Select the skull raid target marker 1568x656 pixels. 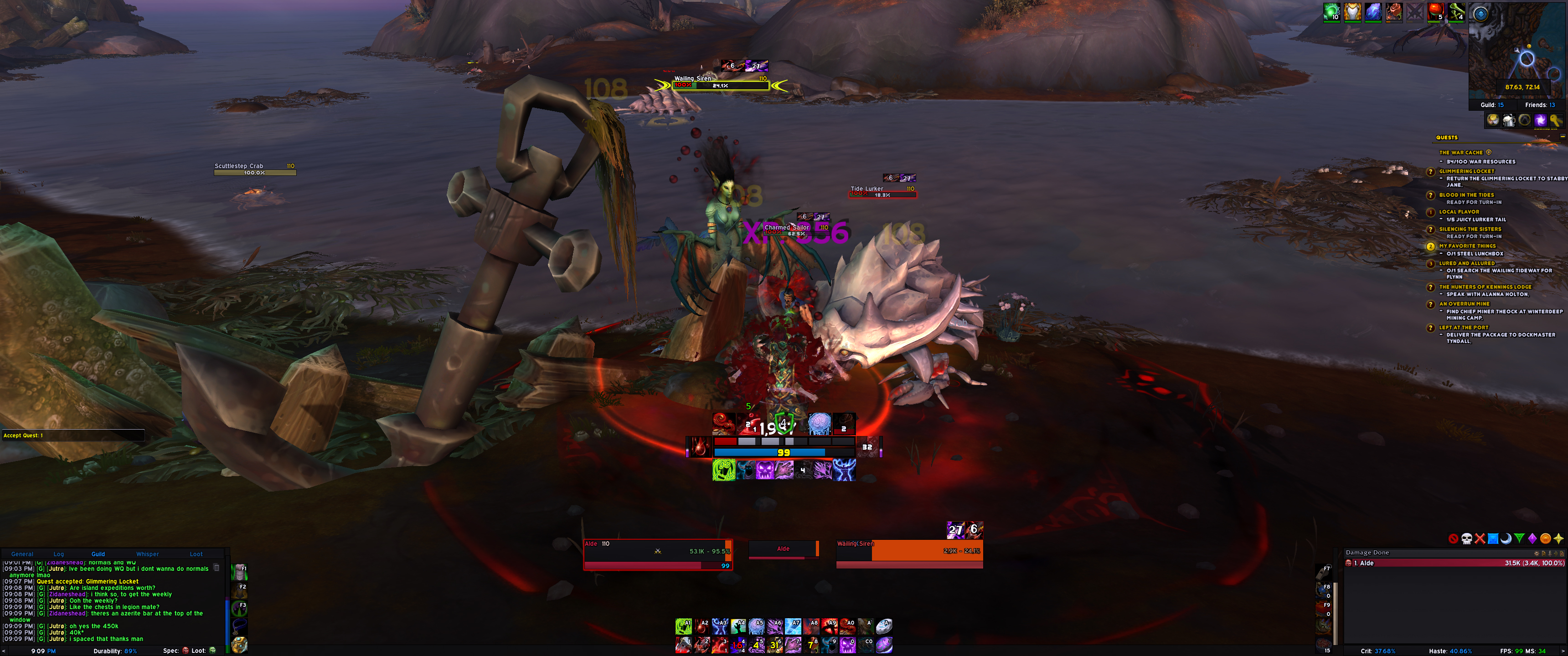click(1466, 538)
